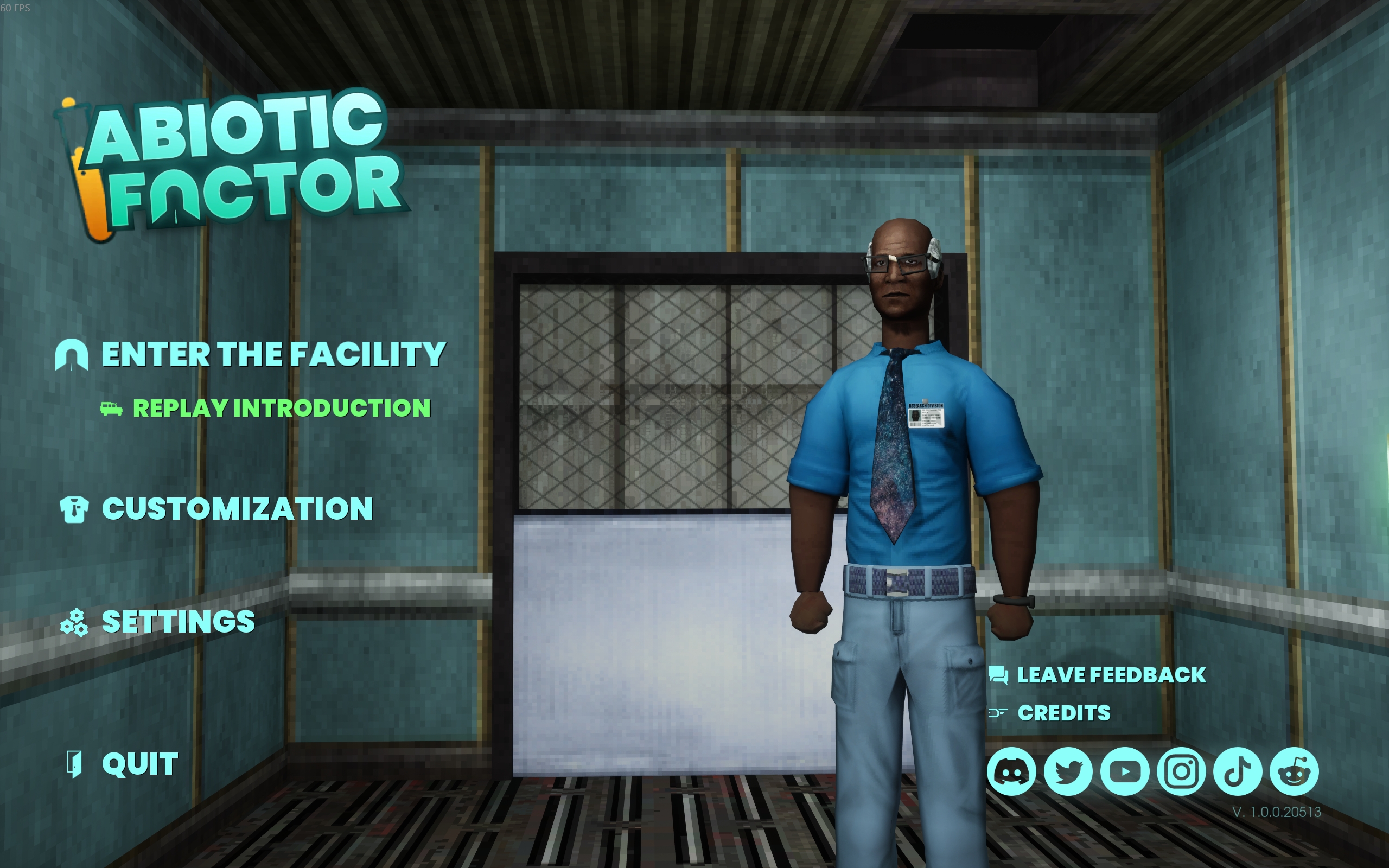Quit the game
Viewport: 1389px width, 868px height.
point(139,764)
